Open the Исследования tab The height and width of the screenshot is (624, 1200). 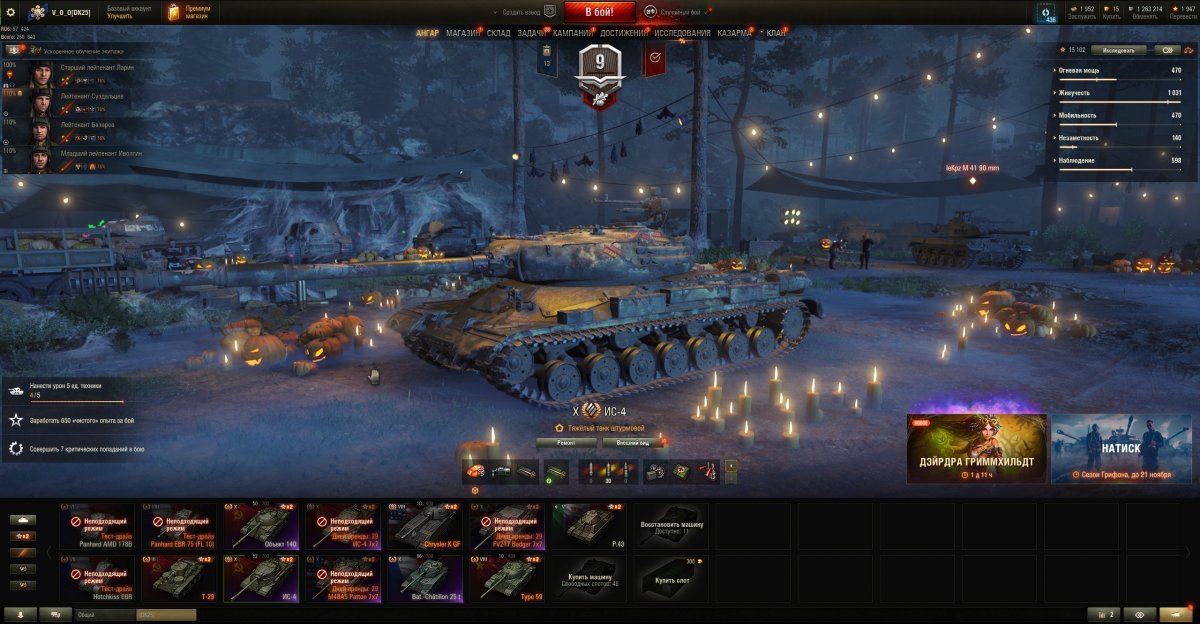[683, 33]
